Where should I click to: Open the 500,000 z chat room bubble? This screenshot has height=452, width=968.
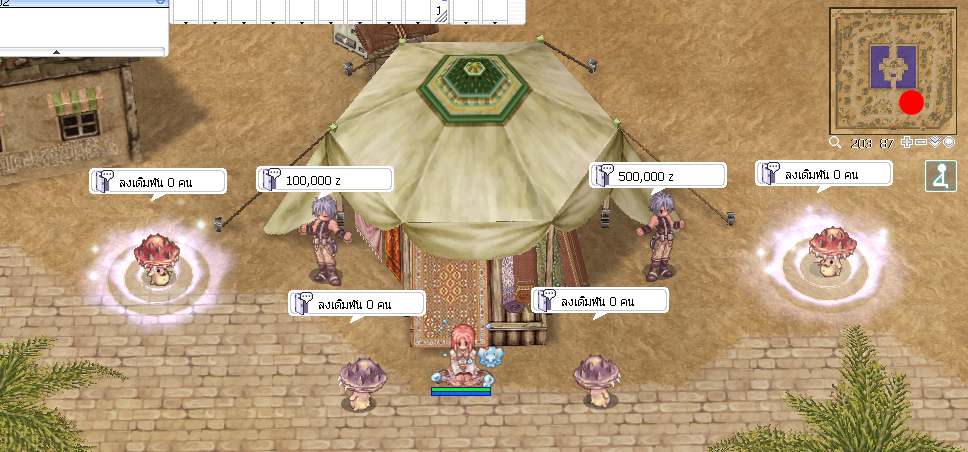click(x=656, y=176)
